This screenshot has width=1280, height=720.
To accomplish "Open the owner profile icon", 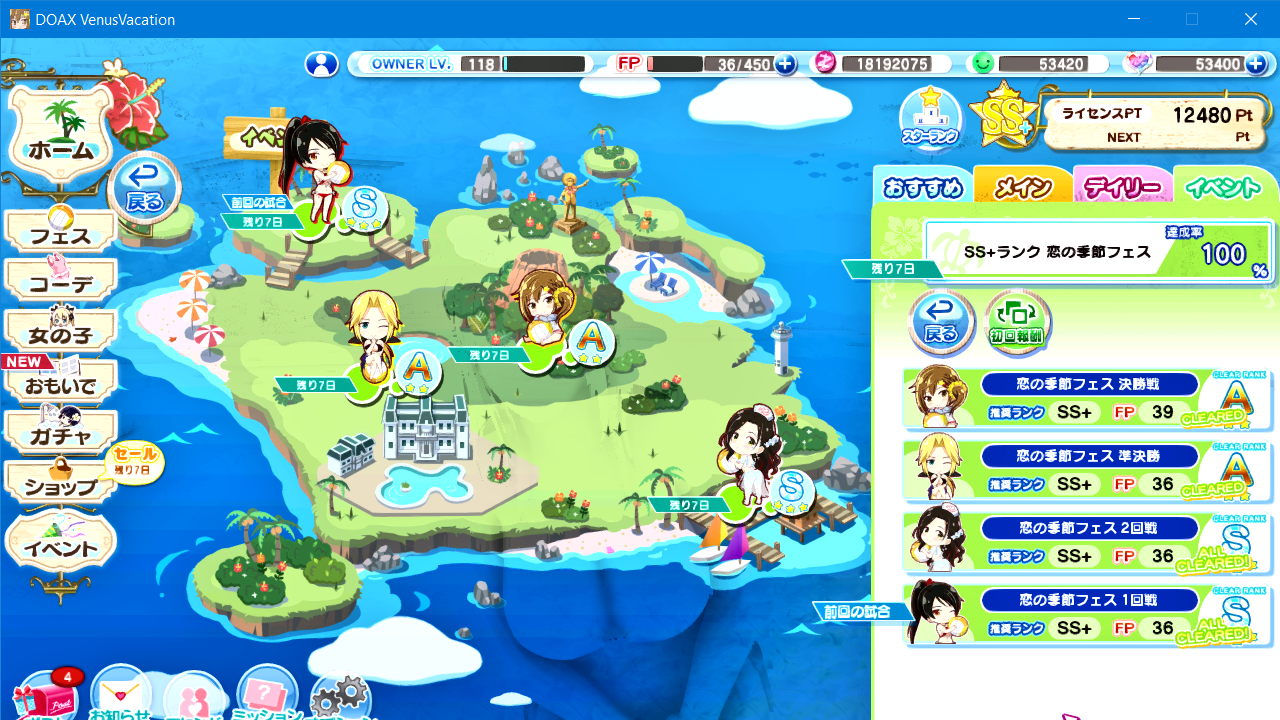I will pyautogui.click(x=322, y=64).
